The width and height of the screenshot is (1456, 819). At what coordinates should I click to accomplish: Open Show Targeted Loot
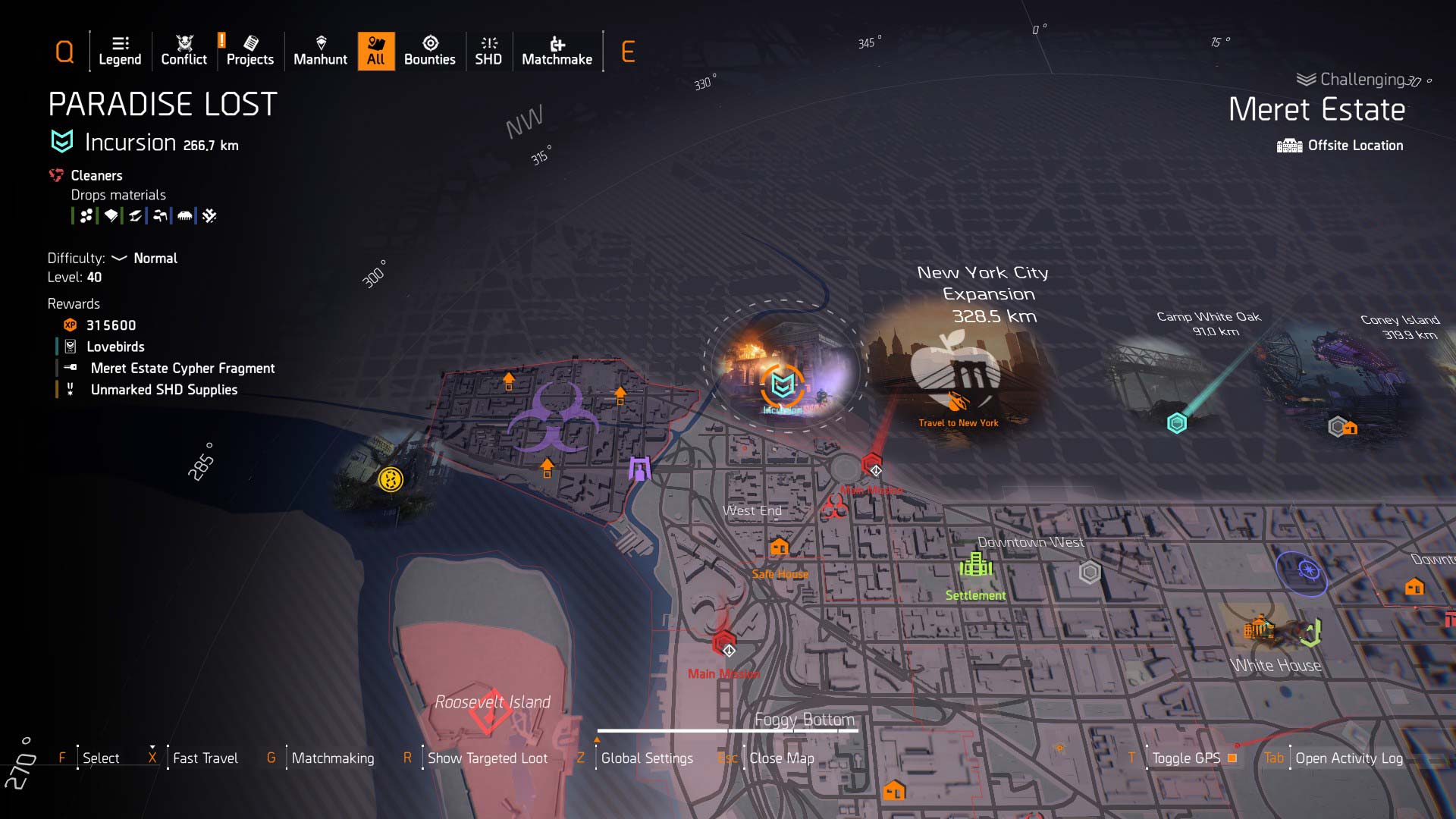487,758
